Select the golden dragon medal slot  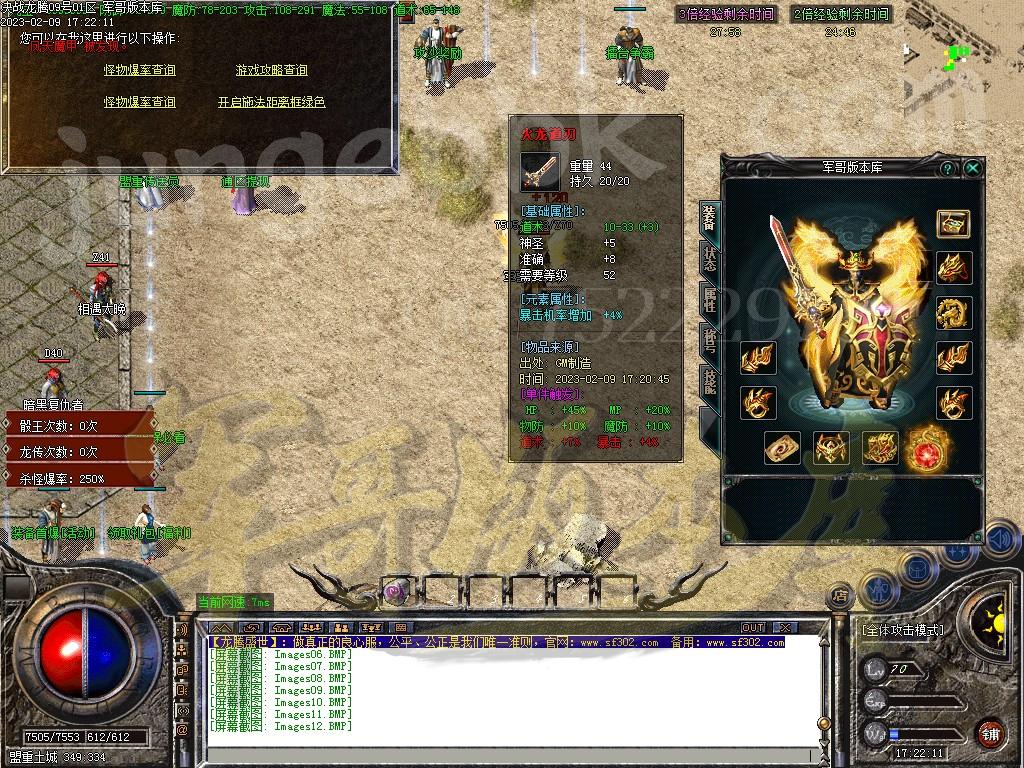(x=953, y=312)
